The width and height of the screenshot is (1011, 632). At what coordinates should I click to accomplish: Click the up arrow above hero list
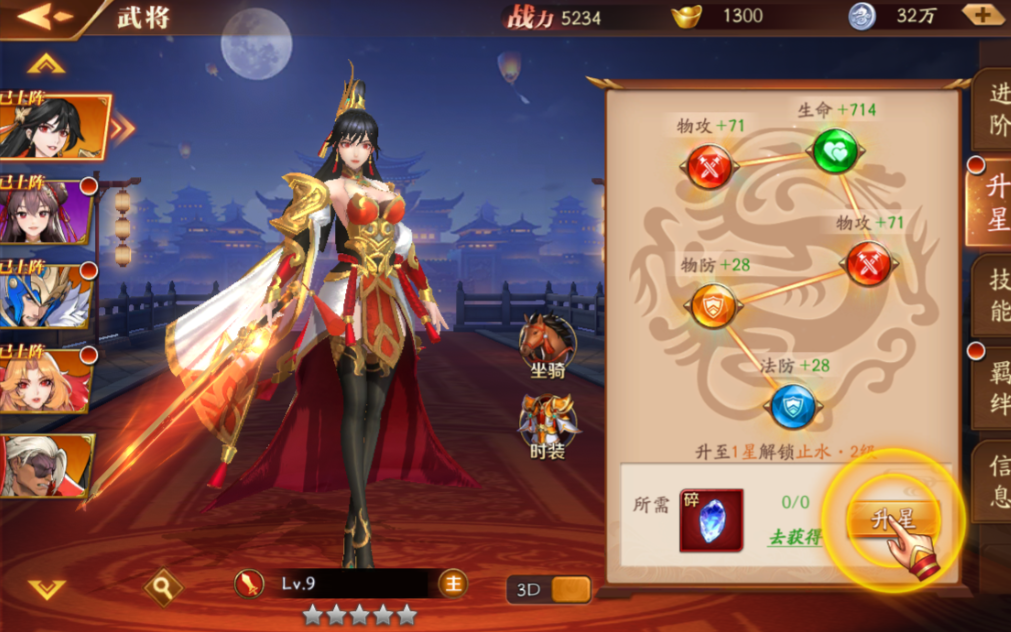pos(46,65)
